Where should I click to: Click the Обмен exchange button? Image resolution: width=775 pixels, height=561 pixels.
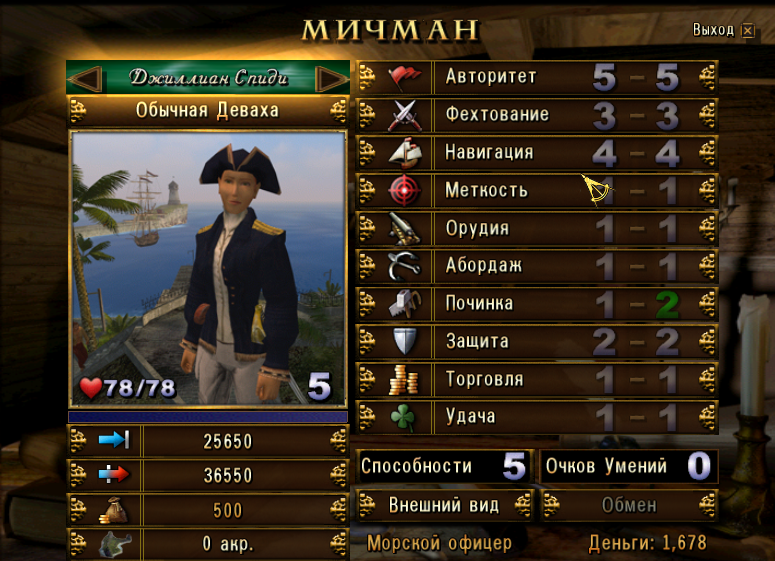pos(629,505)
